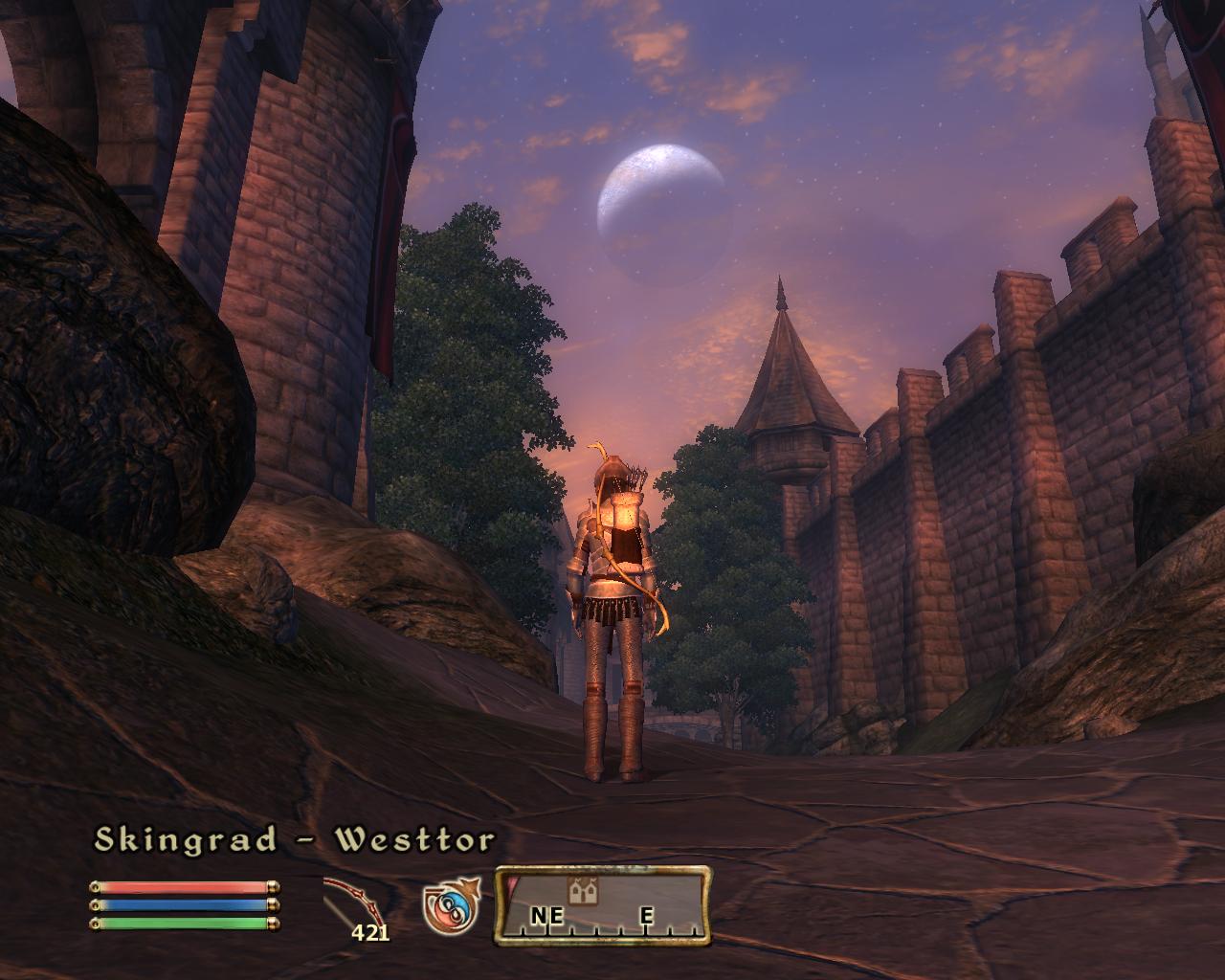Select the city marker on the compass

click(580, 891)
